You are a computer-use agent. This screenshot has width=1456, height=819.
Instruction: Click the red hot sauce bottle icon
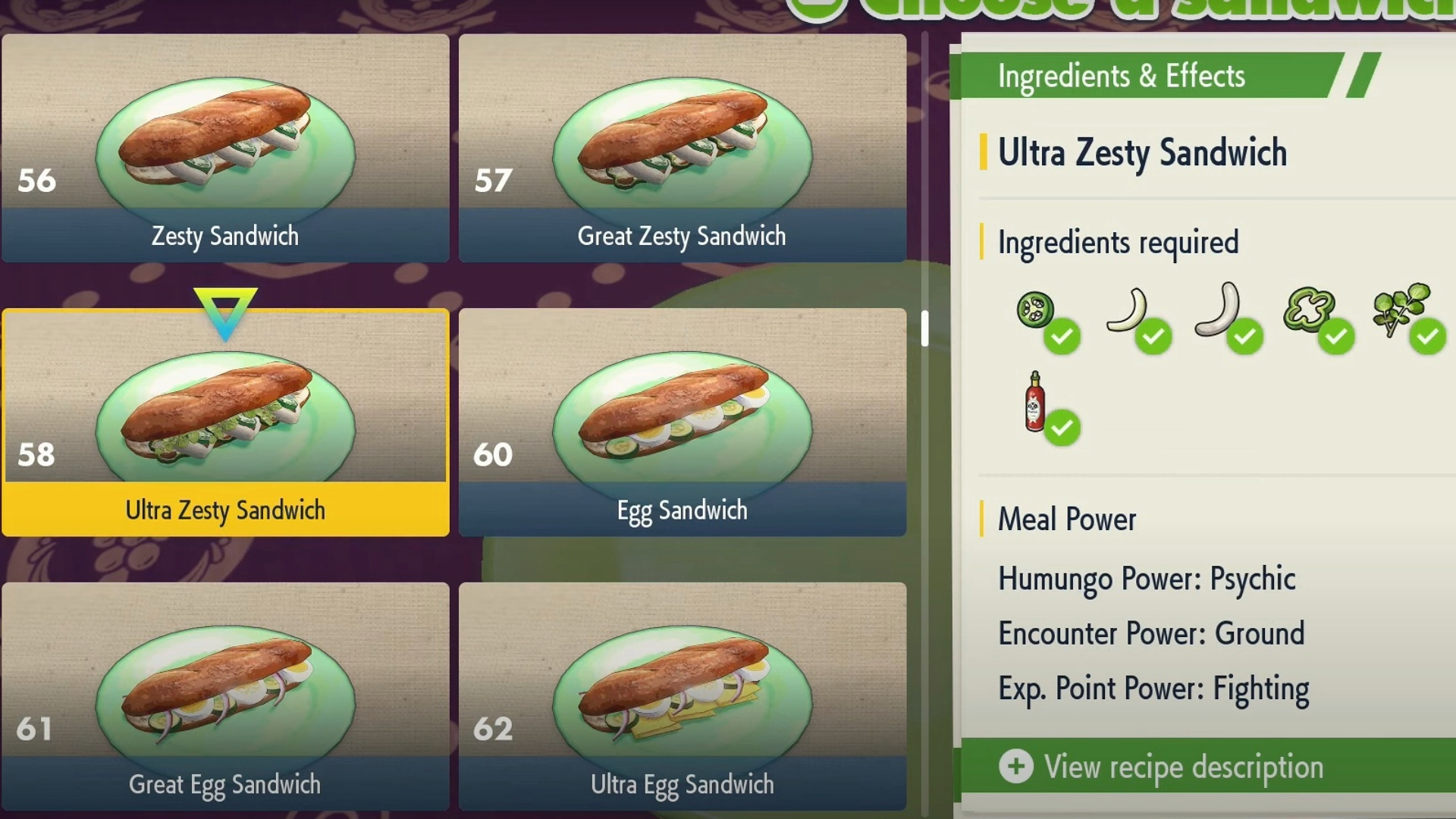[1035, 402]
